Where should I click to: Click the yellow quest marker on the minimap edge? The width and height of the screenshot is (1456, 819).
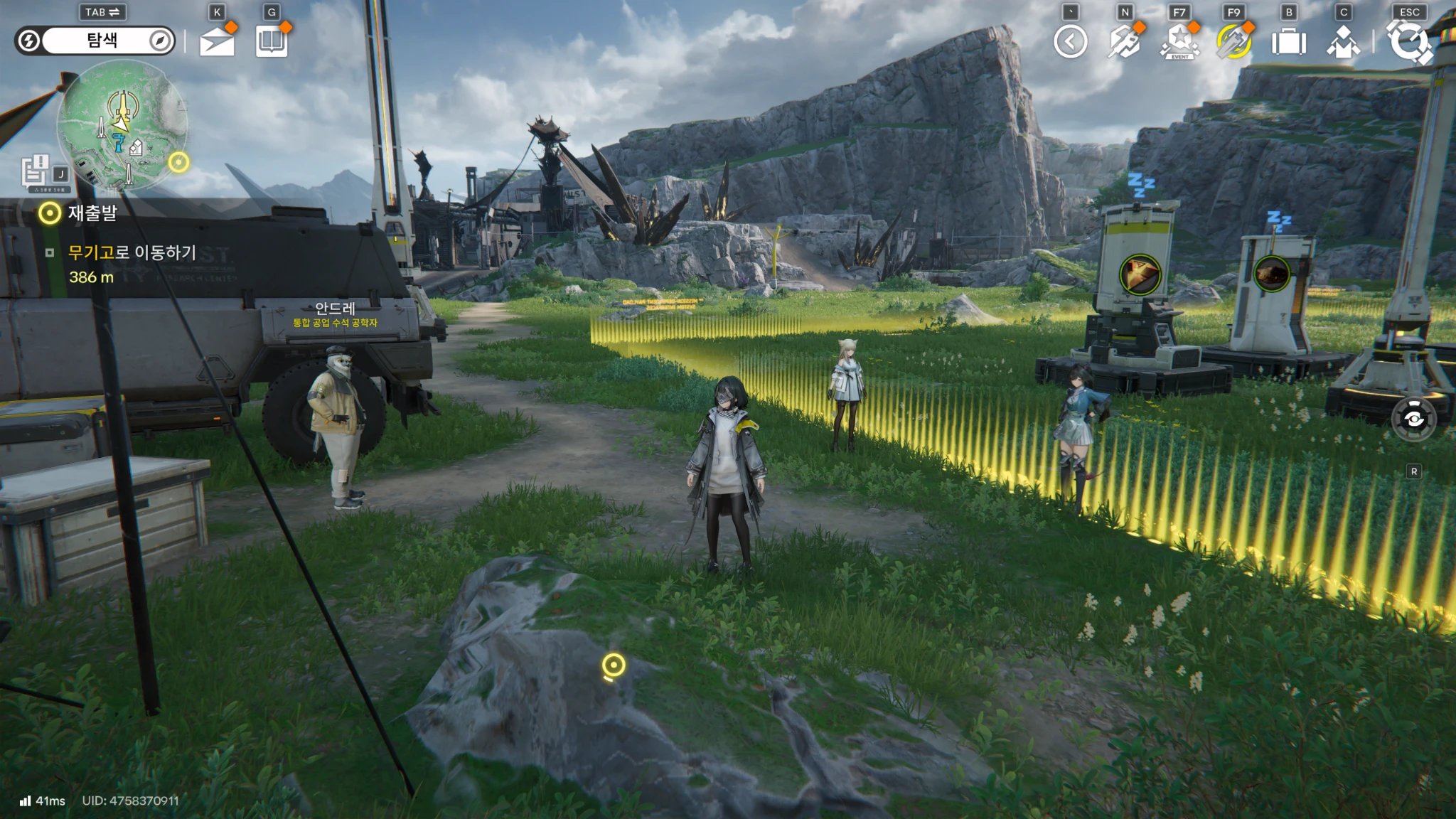tap(178, 163)
